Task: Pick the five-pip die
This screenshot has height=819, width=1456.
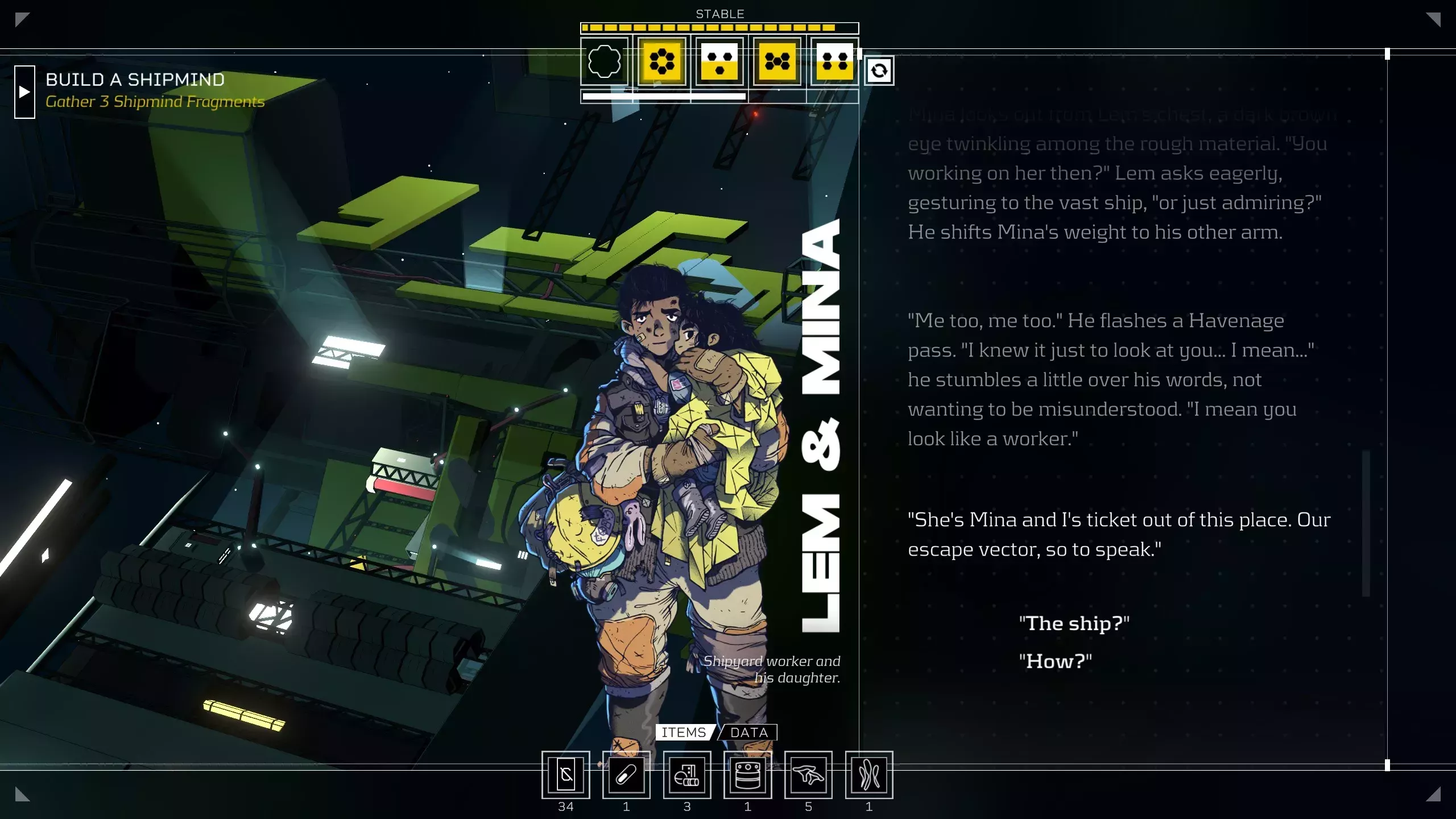Action: [x=777, y=61]
